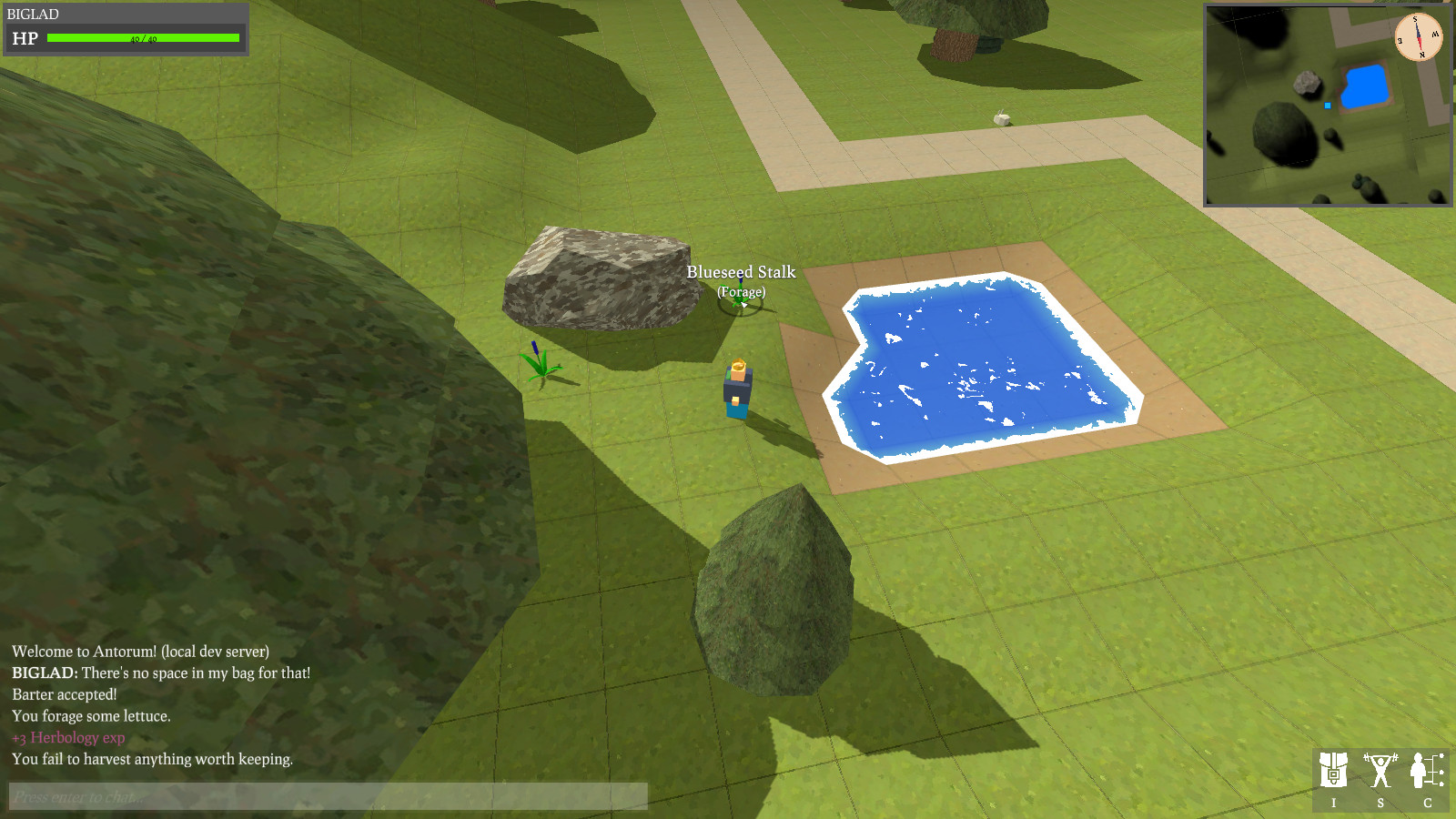Click the compass on the minimap

(x=1418, y=37)
